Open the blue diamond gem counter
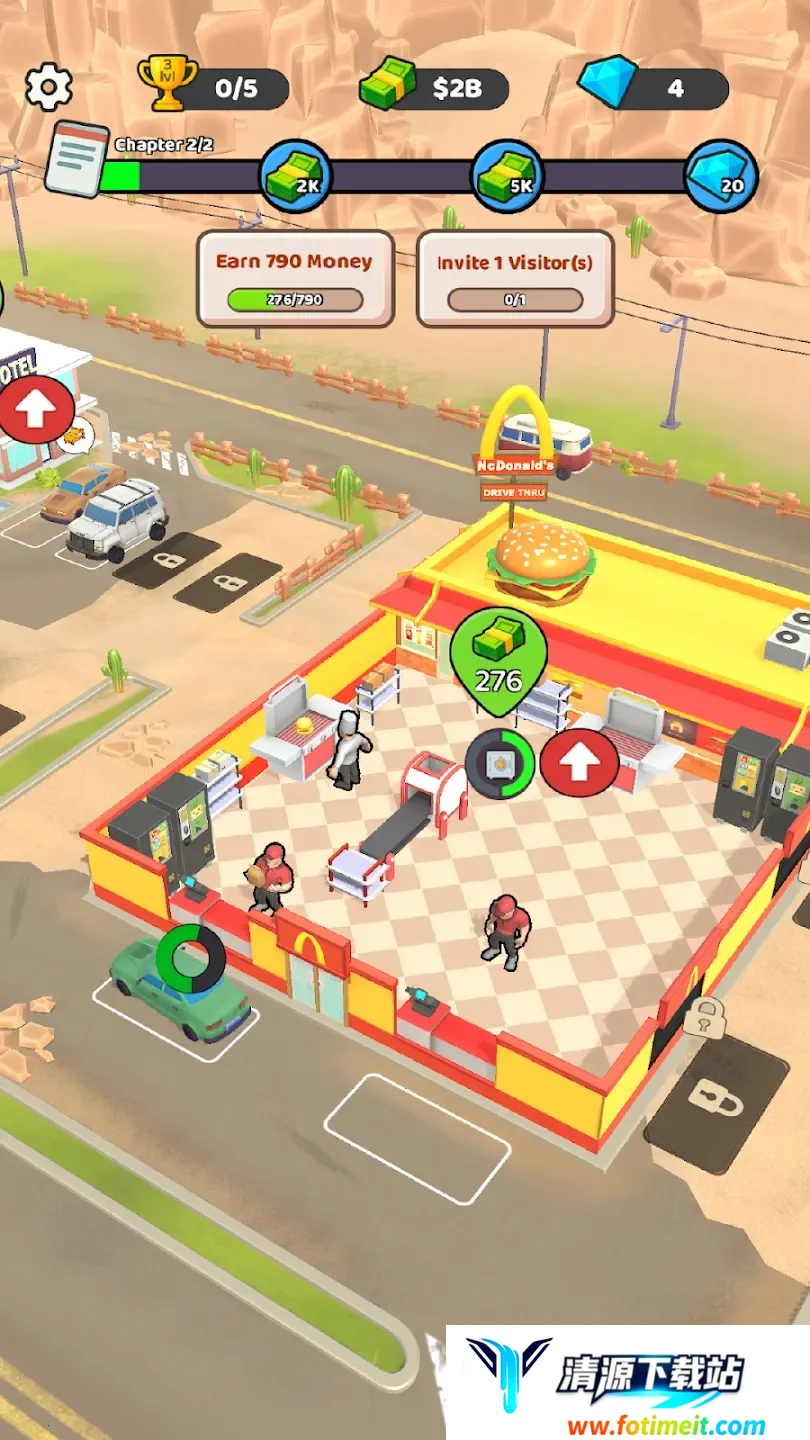 click(653, 89)
